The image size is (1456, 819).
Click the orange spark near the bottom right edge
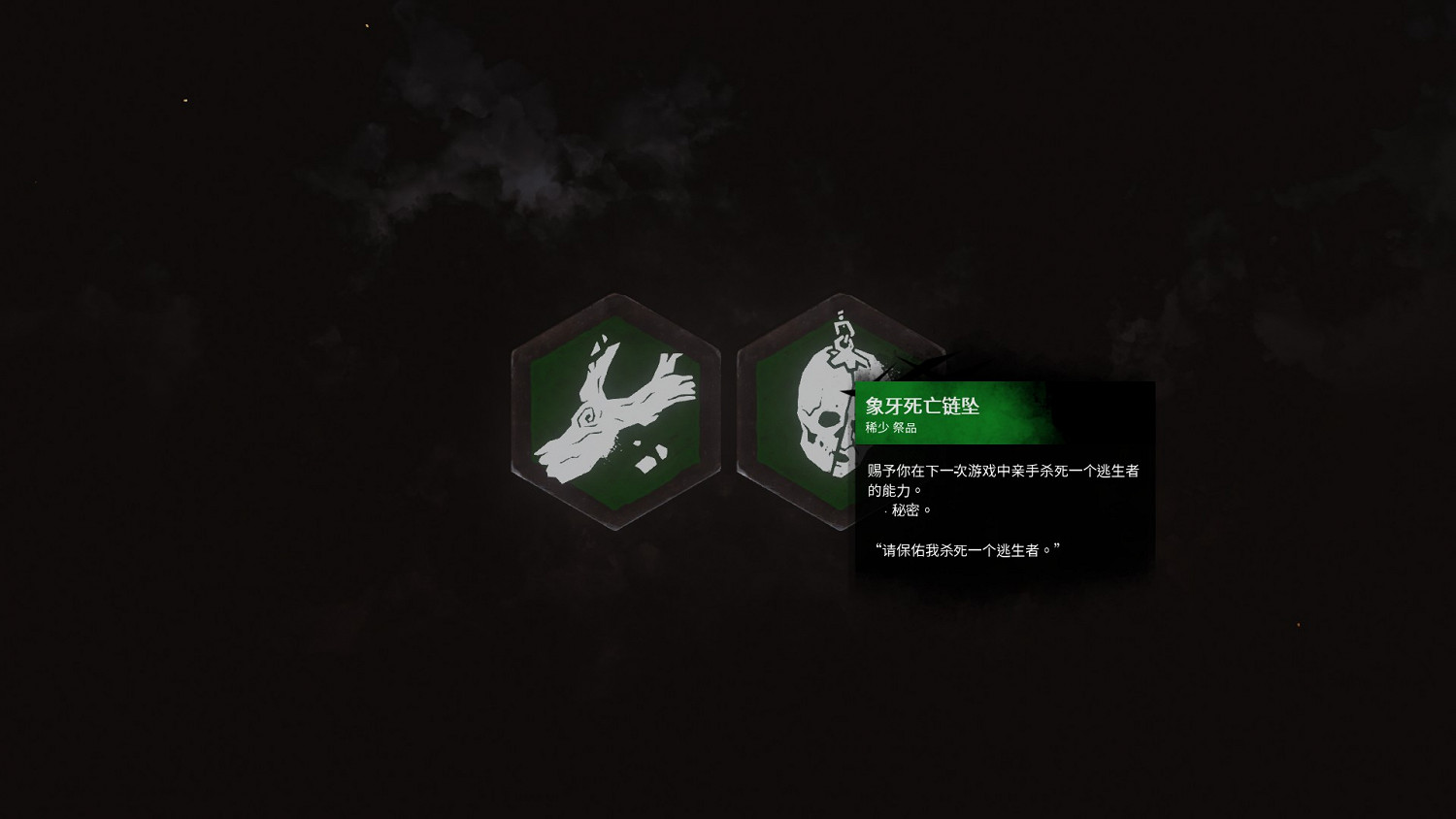coord(1300,625)
